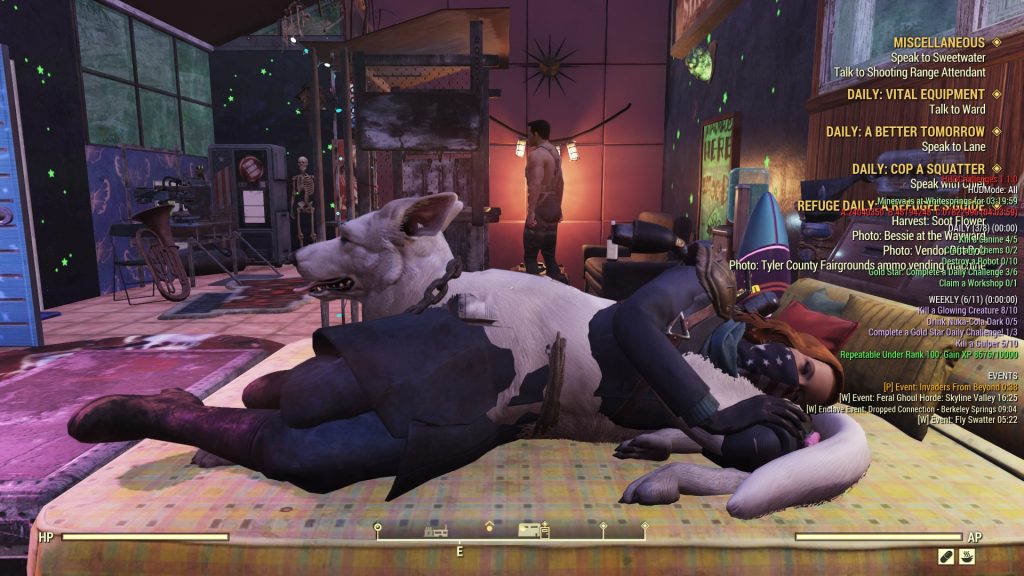Select the 'Talk to Ward' objective
The image size is (1024, 576).
pyautogui.click(x=957, y=109)
